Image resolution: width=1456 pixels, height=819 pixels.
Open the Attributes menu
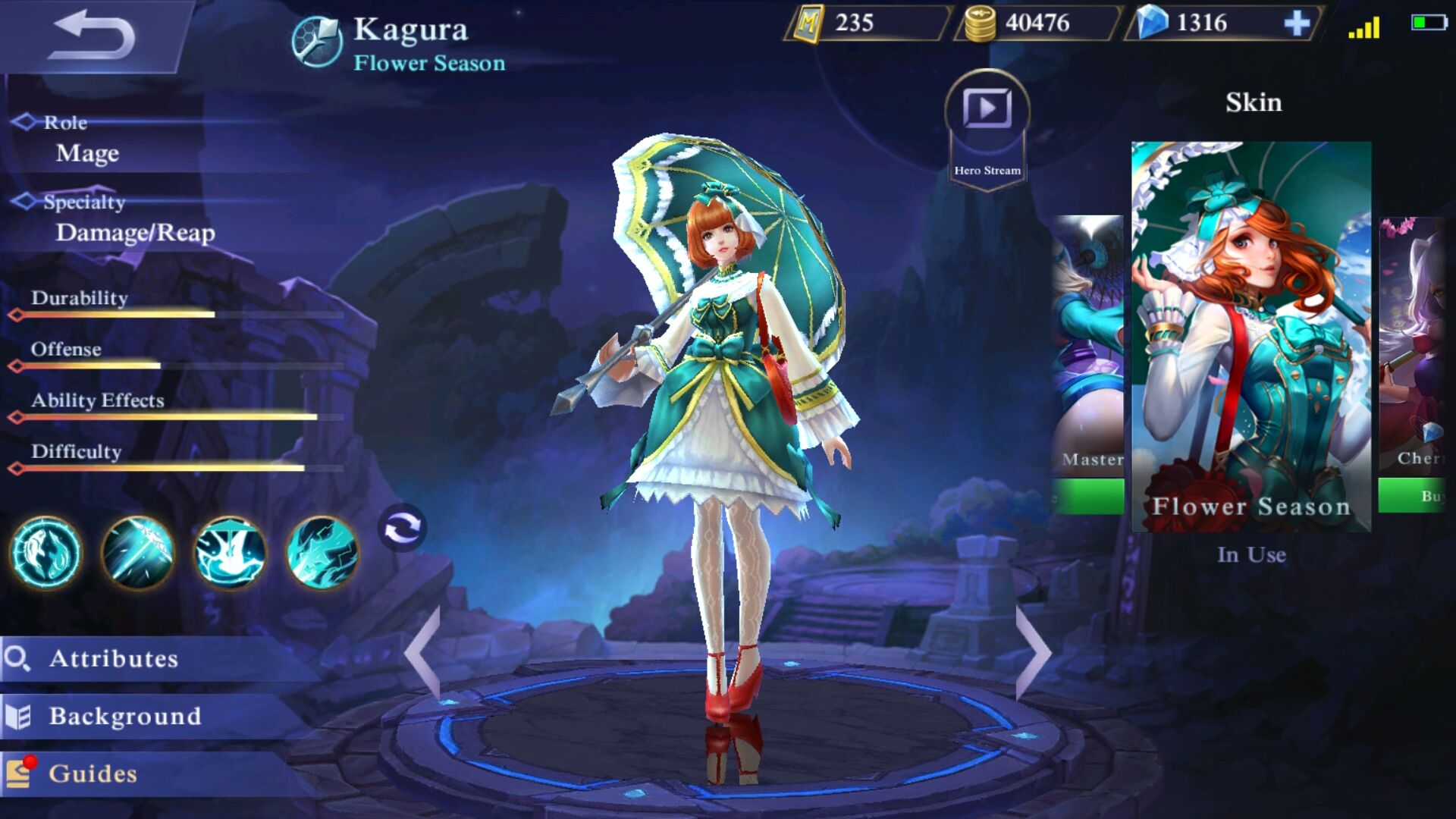pos(114,658)
